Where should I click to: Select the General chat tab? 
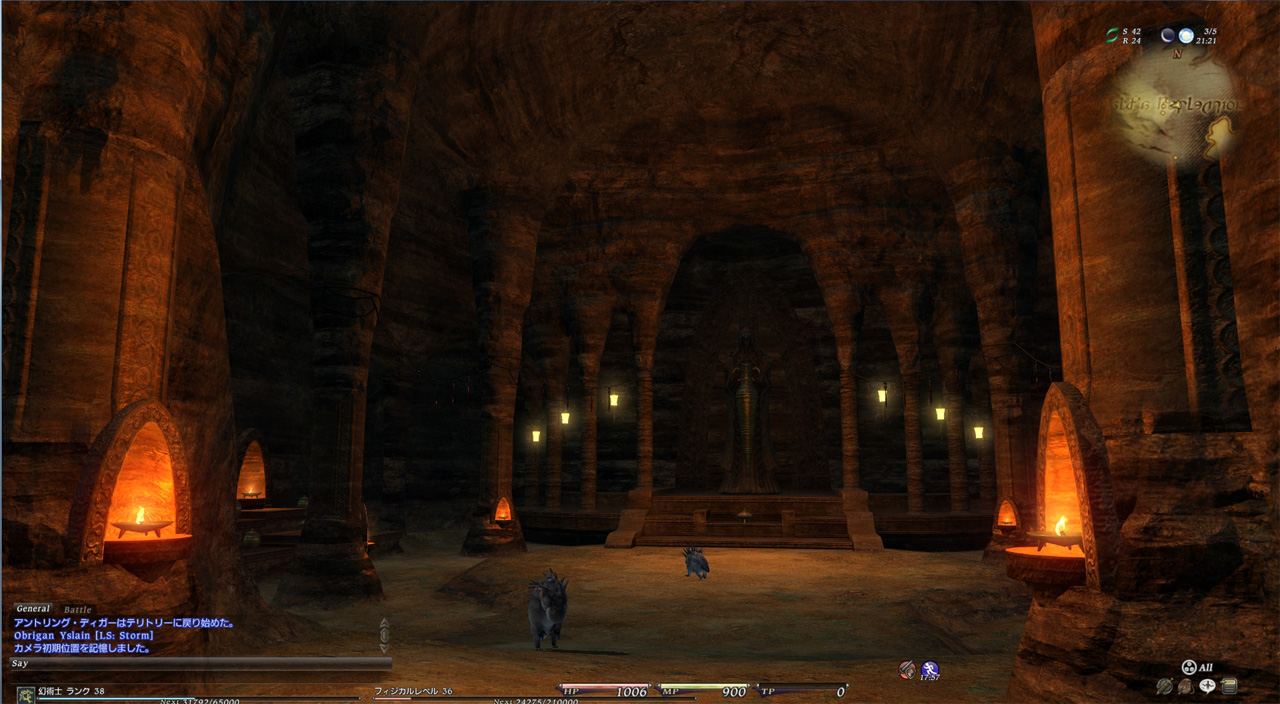33,608
